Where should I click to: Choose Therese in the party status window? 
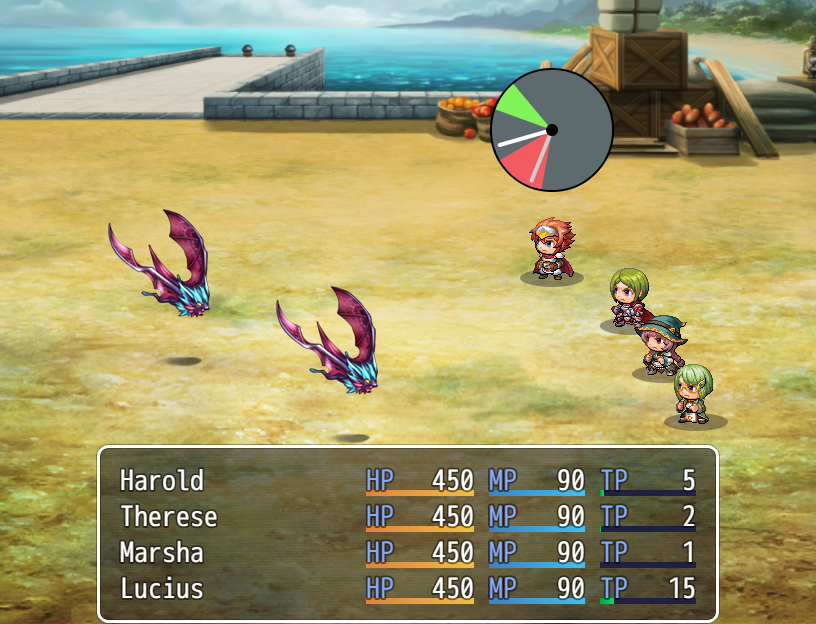click(407, 517)
